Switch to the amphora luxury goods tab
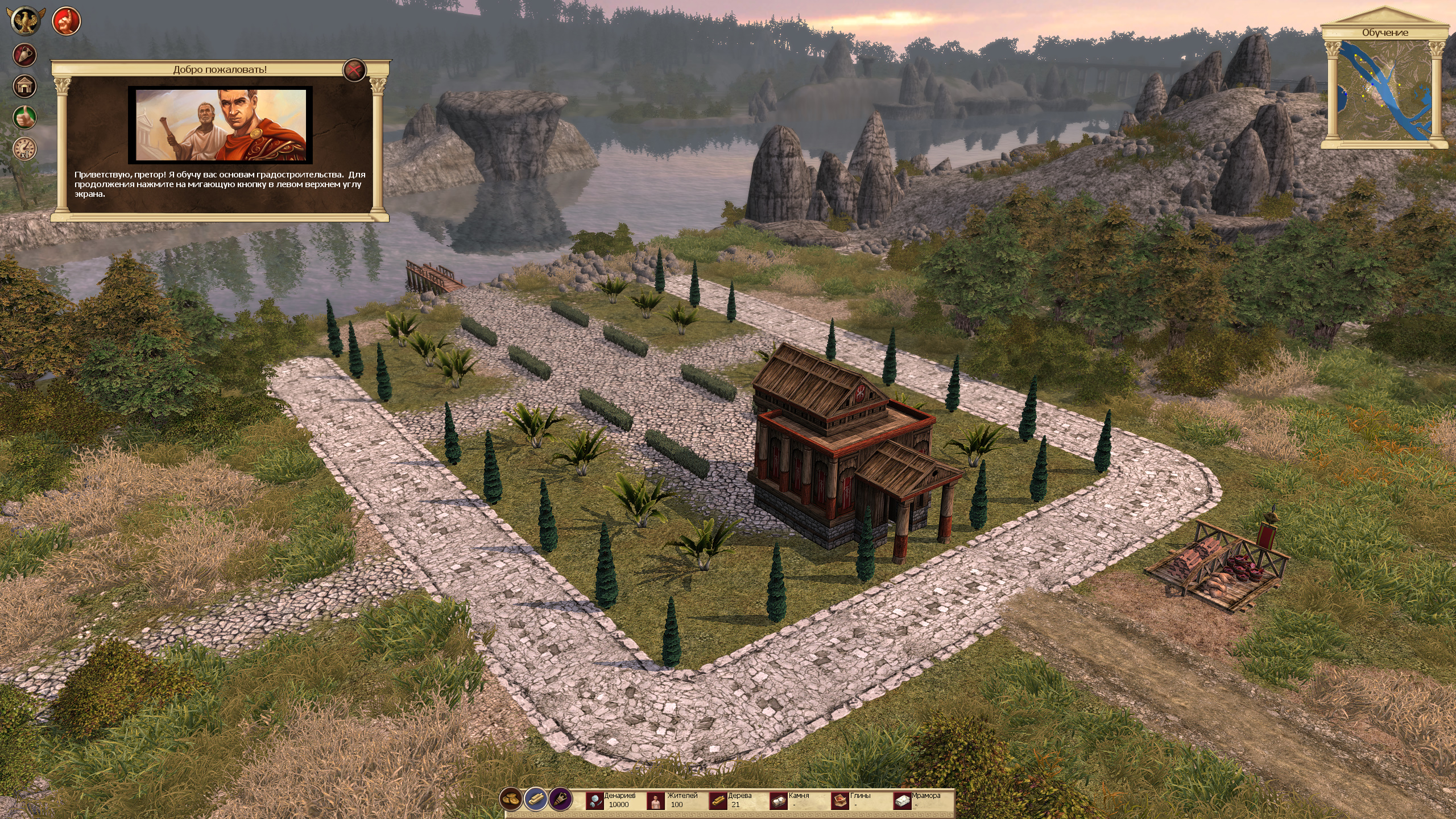 [x=560, y=799]
